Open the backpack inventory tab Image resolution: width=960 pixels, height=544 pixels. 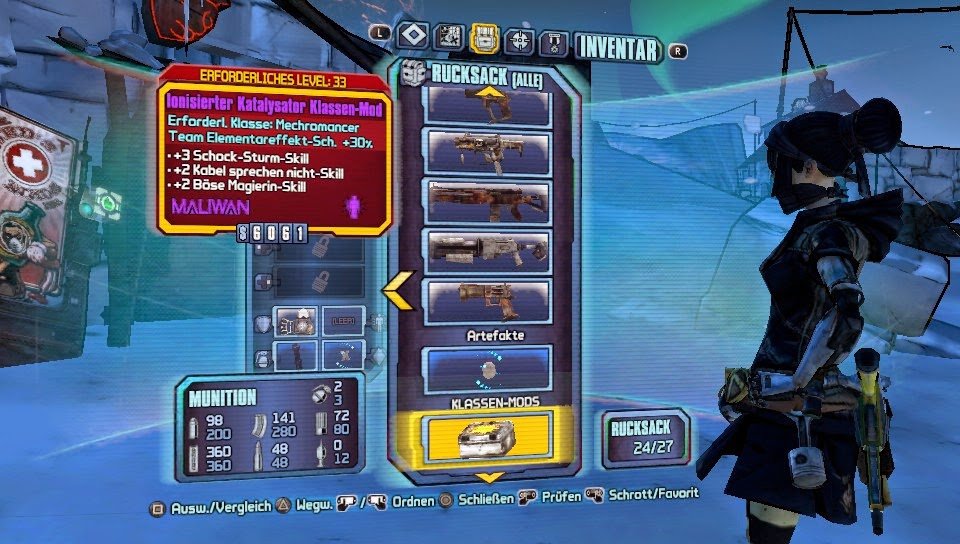(x=485, y=38)
